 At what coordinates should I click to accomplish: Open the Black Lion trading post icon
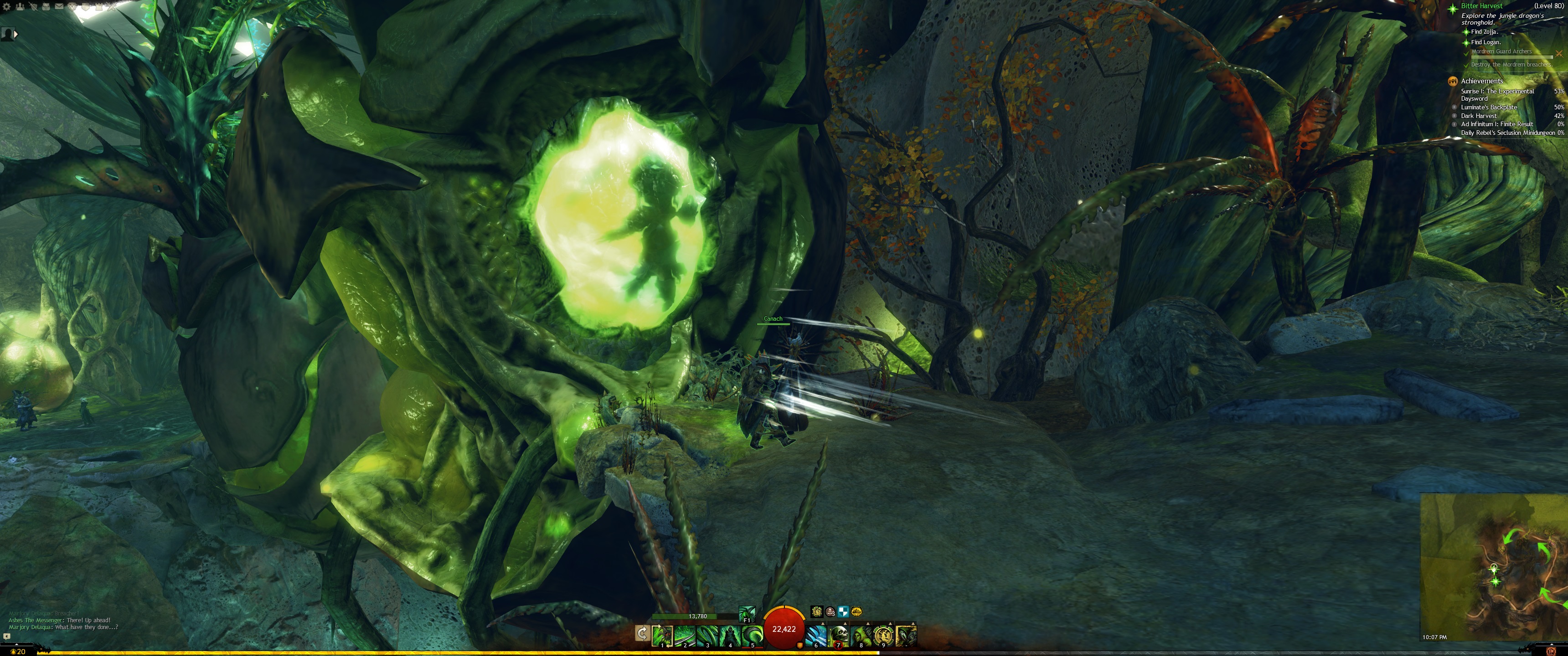[72, 6]
